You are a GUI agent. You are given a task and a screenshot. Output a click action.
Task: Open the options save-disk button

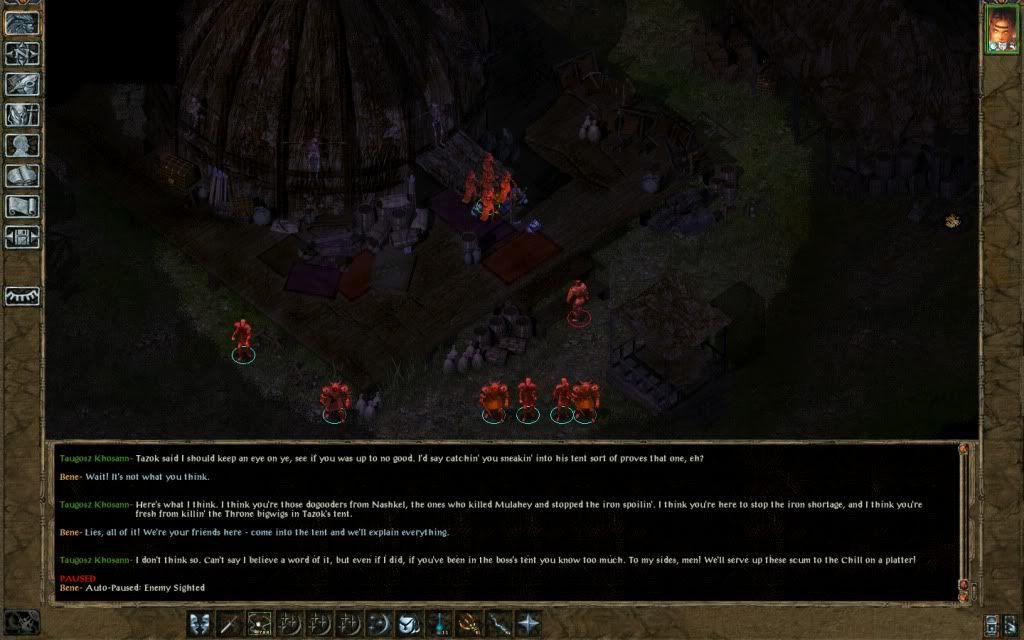(x=22, y=238)
